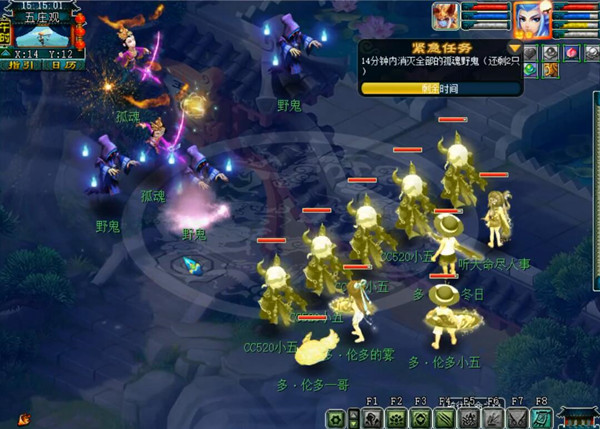
Task: Click the orange swirl buff icon
Action: (x=549, y=70)
